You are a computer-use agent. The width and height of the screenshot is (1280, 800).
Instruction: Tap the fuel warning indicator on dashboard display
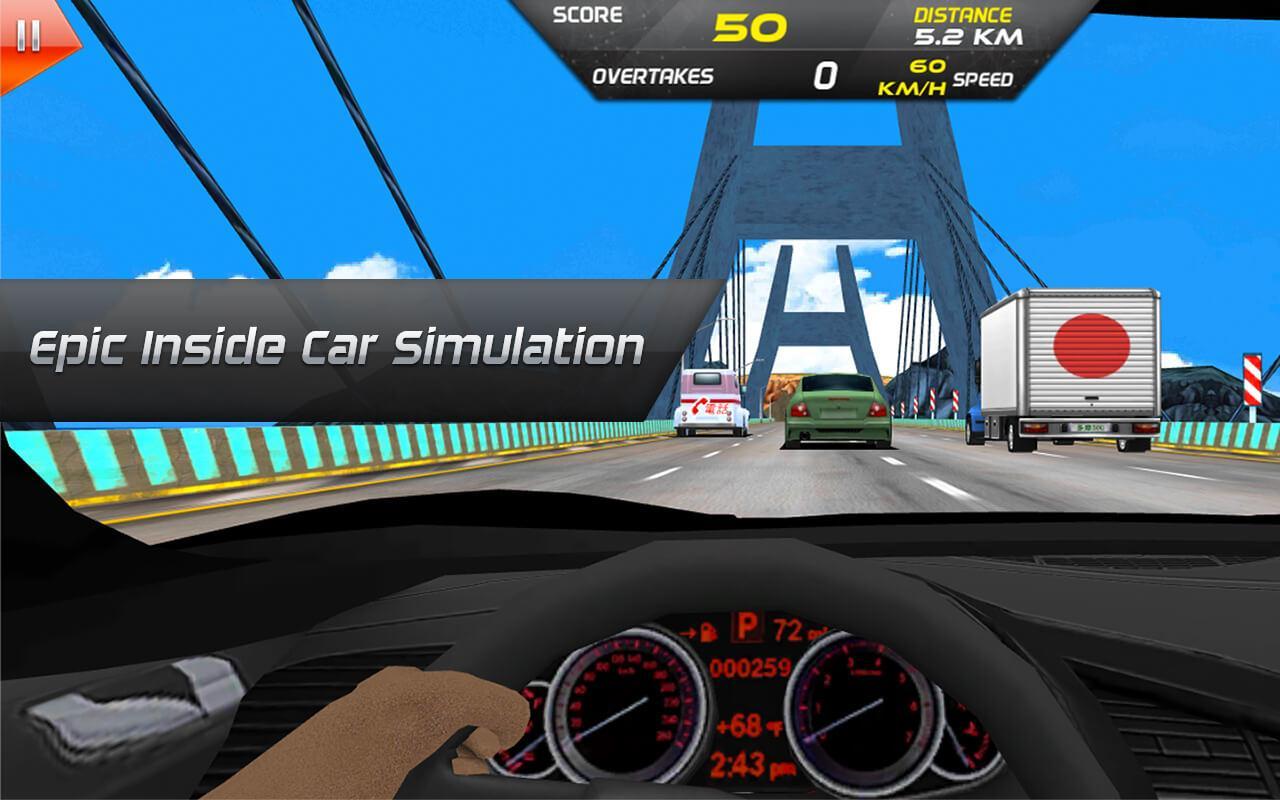(708, 631)
